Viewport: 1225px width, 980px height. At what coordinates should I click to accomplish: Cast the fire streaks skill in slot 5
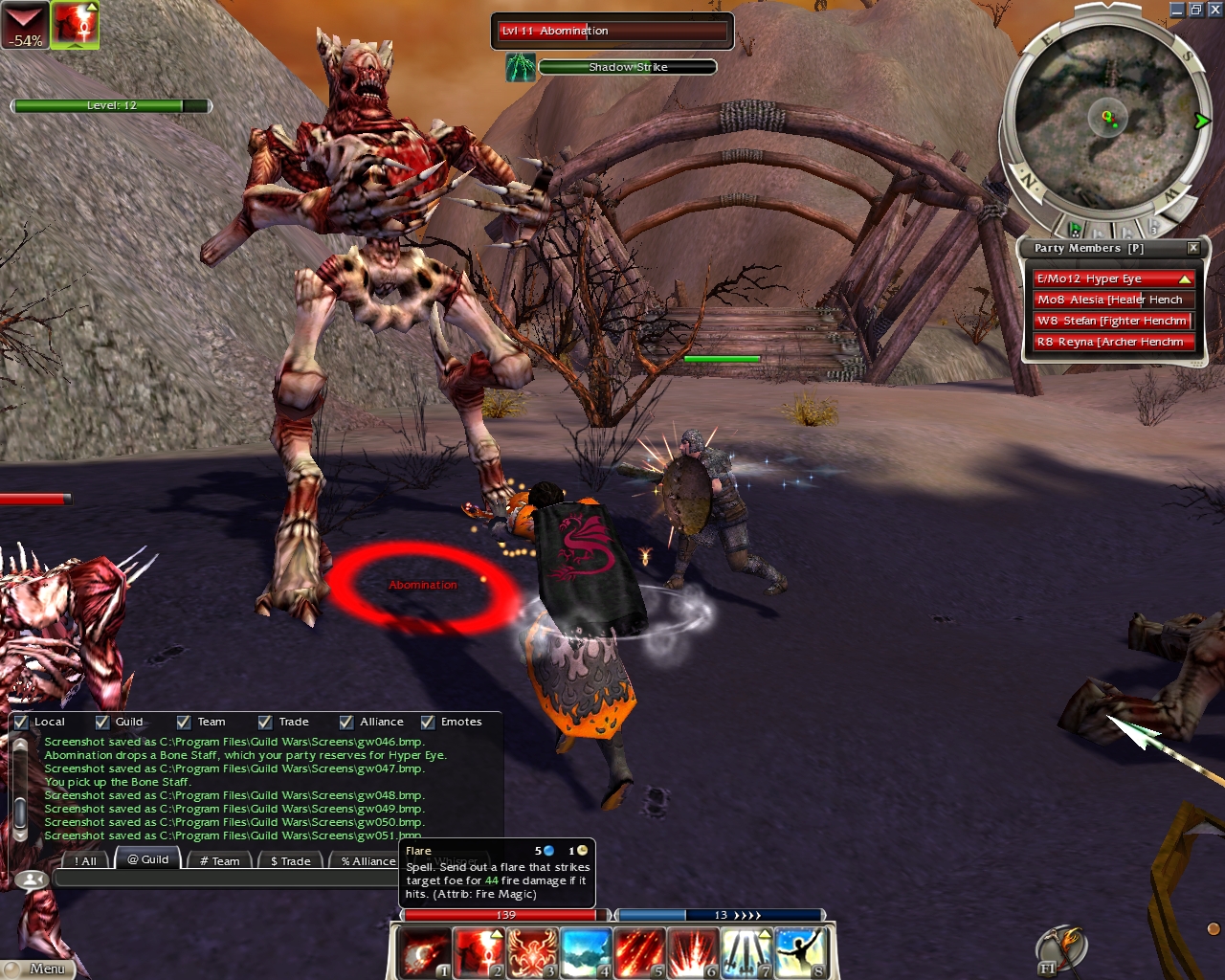(x=639, y=953)
